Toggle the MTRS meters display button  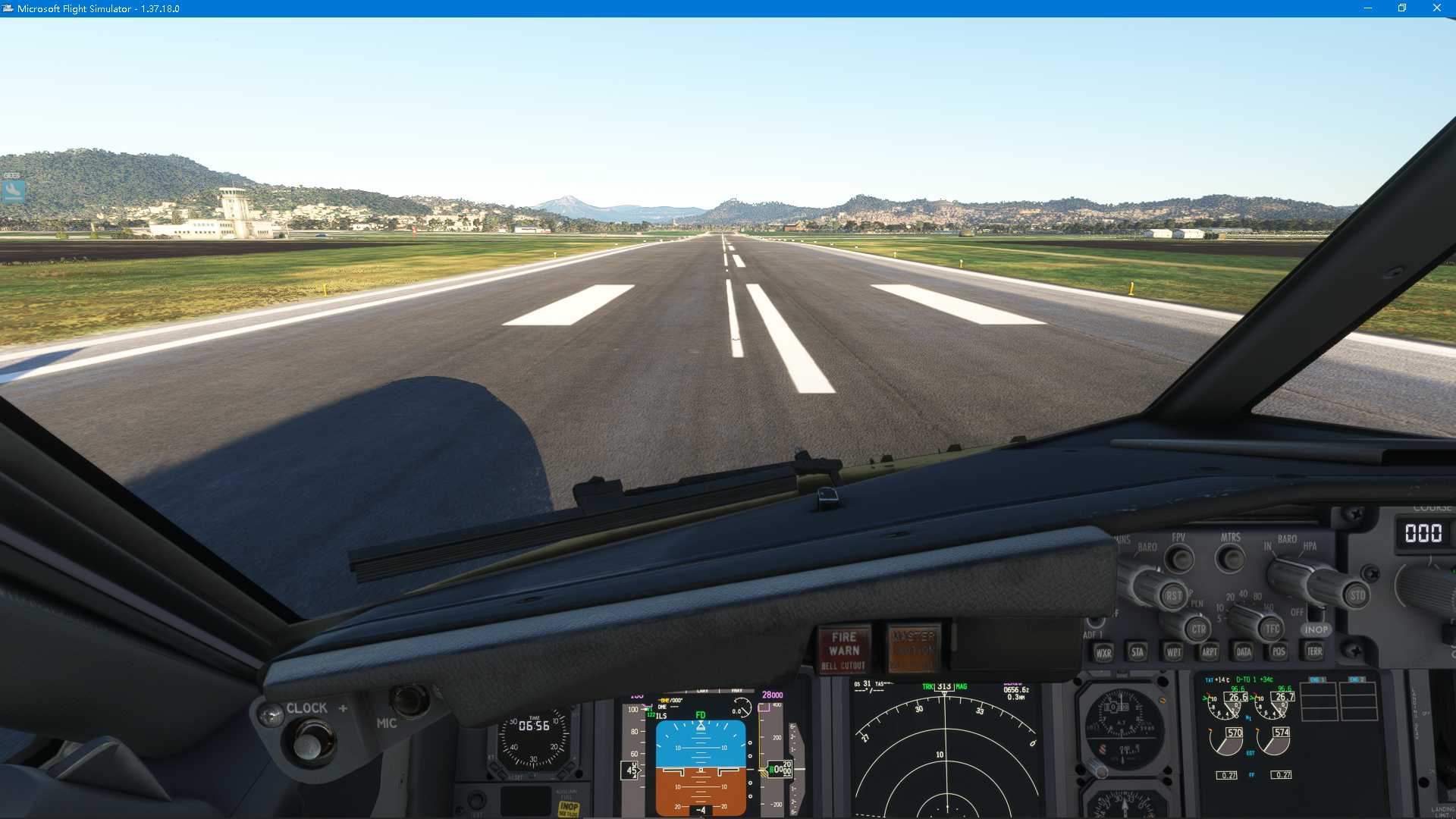pyautogui.click(x=1232, y=558)
